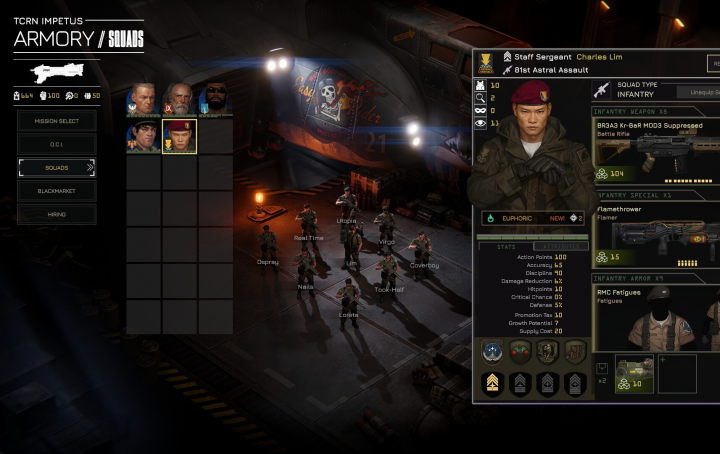The width and height of the screenshot is (720, 454).
Task: Pick the black-cap soldier portrait
Action: [142, 136]
